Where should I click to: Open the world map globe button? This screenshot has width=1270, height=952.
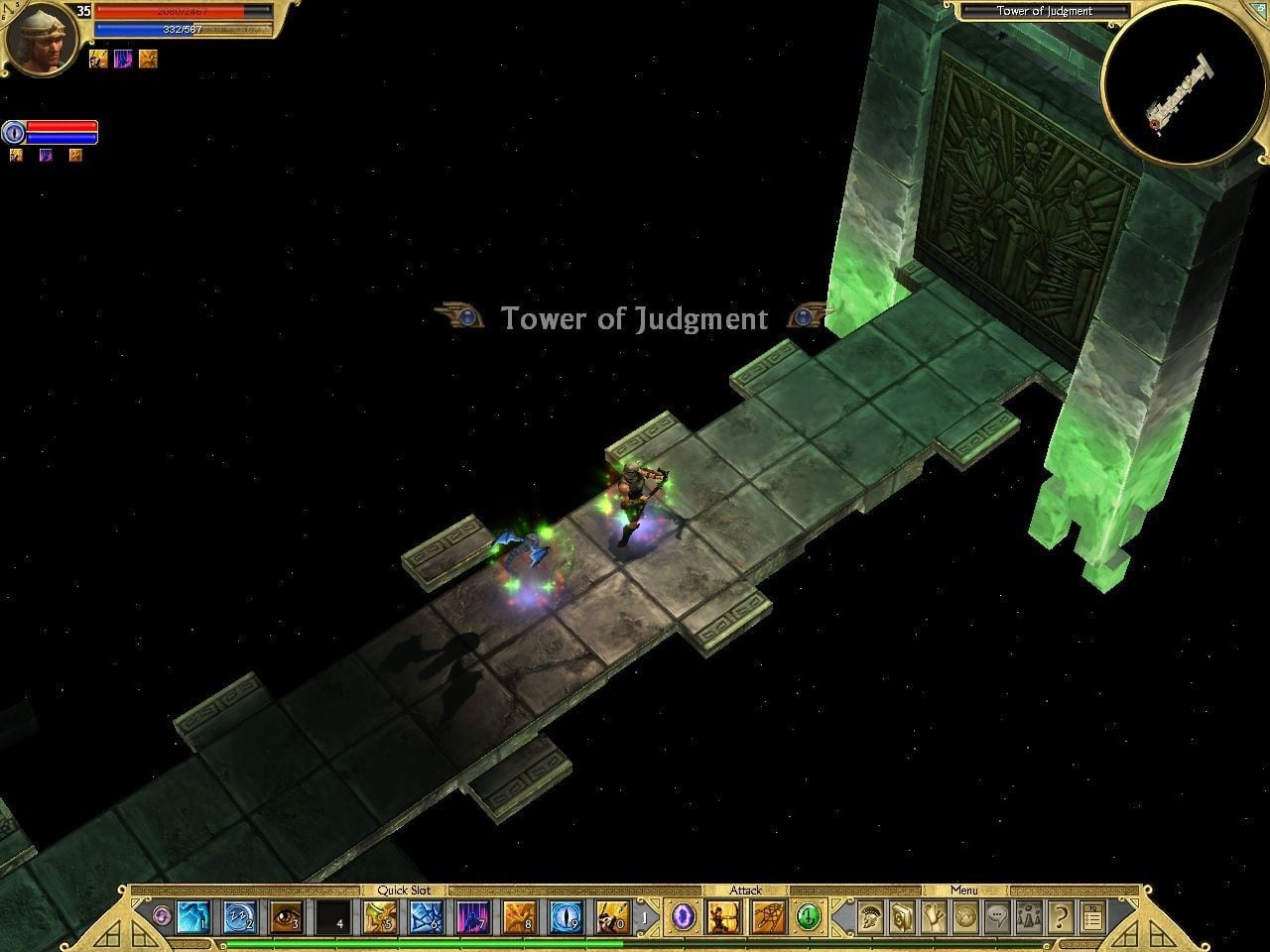click(x=965, y=917)
